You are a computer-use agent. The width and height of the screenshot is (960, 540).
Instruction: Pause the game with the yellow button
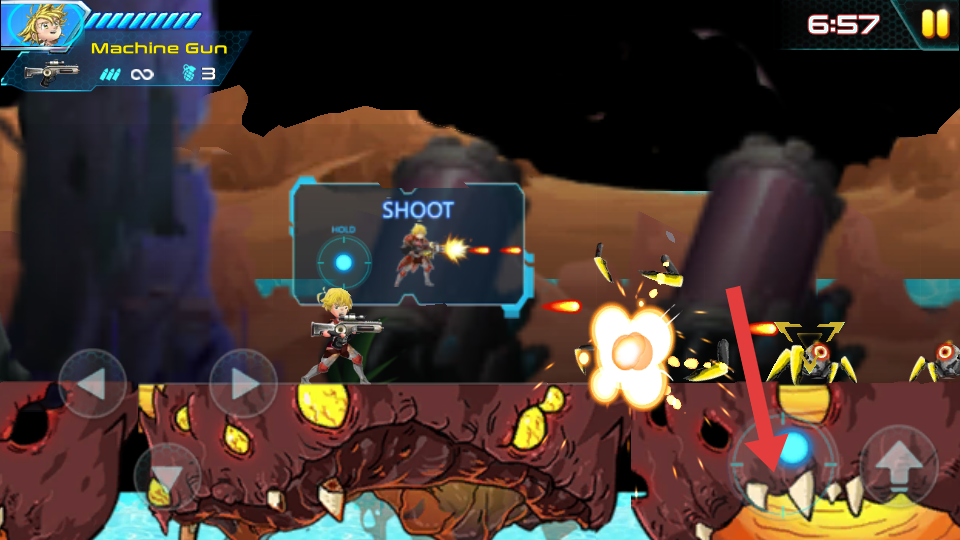[935, 24]
